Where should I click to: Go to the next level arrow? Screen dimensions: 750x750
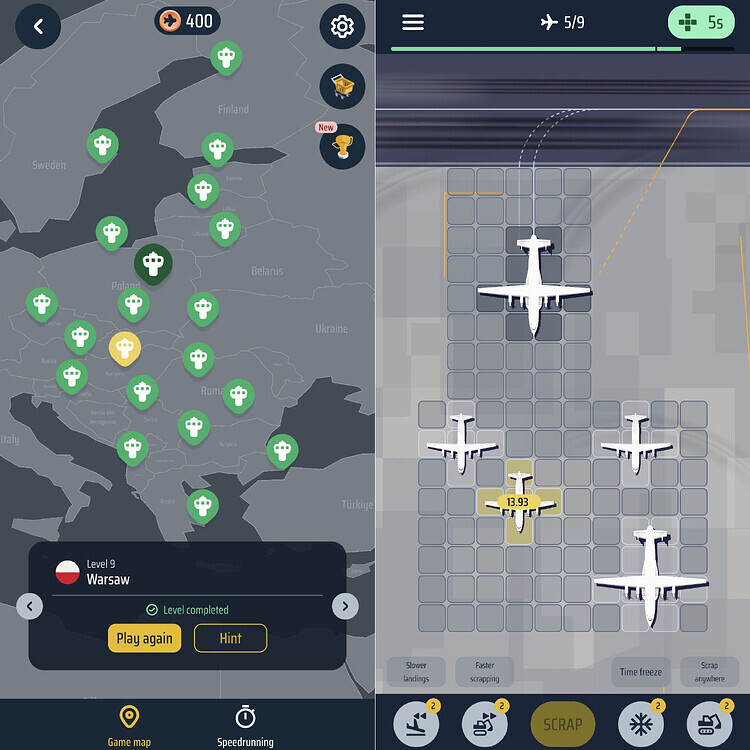345,605
